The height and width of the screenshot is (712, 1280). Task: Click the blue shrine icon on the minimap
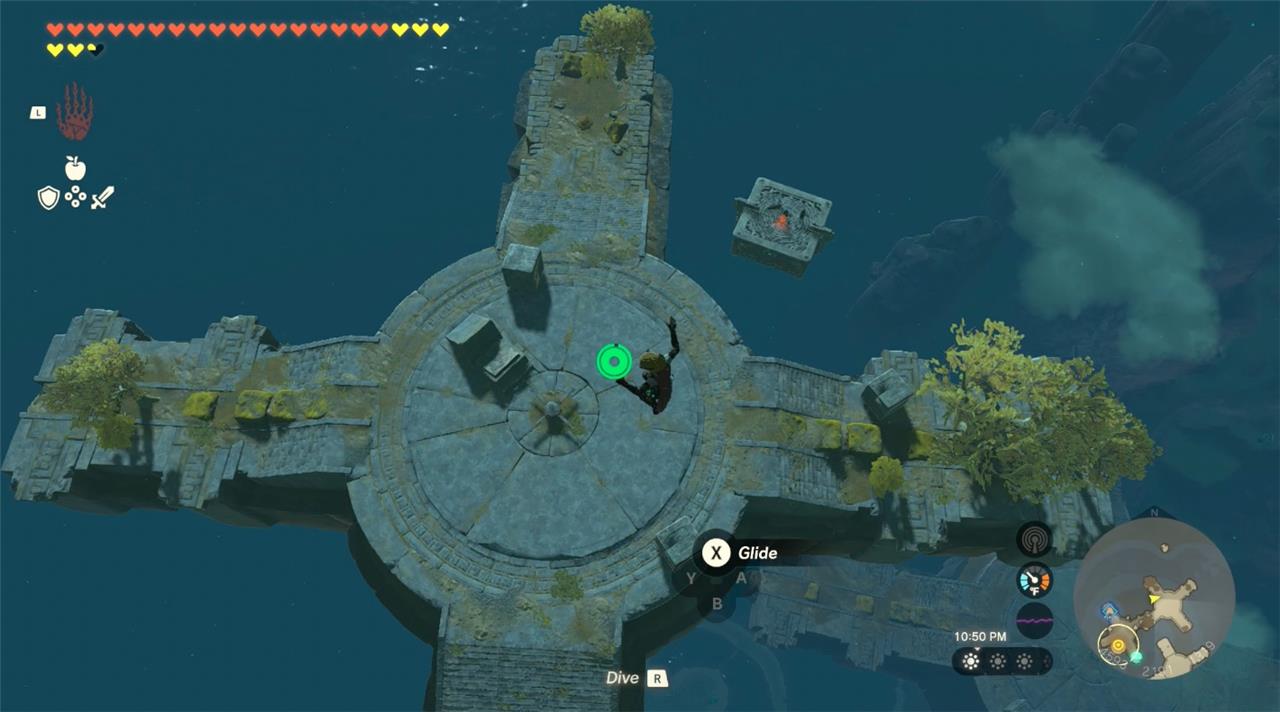pyautogui.click(x=1108, y=609)
